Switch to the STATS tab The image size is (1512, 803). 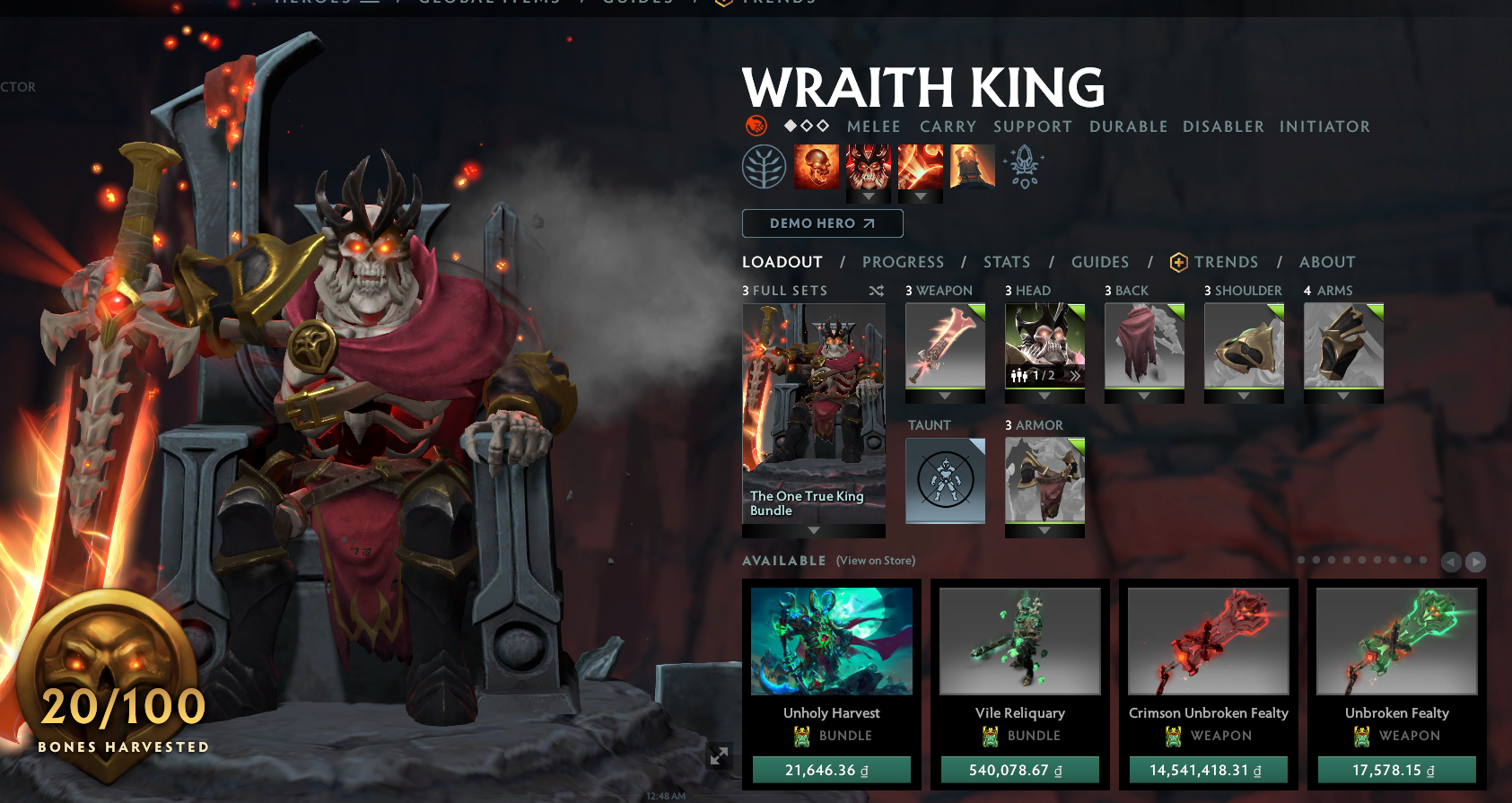1006,262
